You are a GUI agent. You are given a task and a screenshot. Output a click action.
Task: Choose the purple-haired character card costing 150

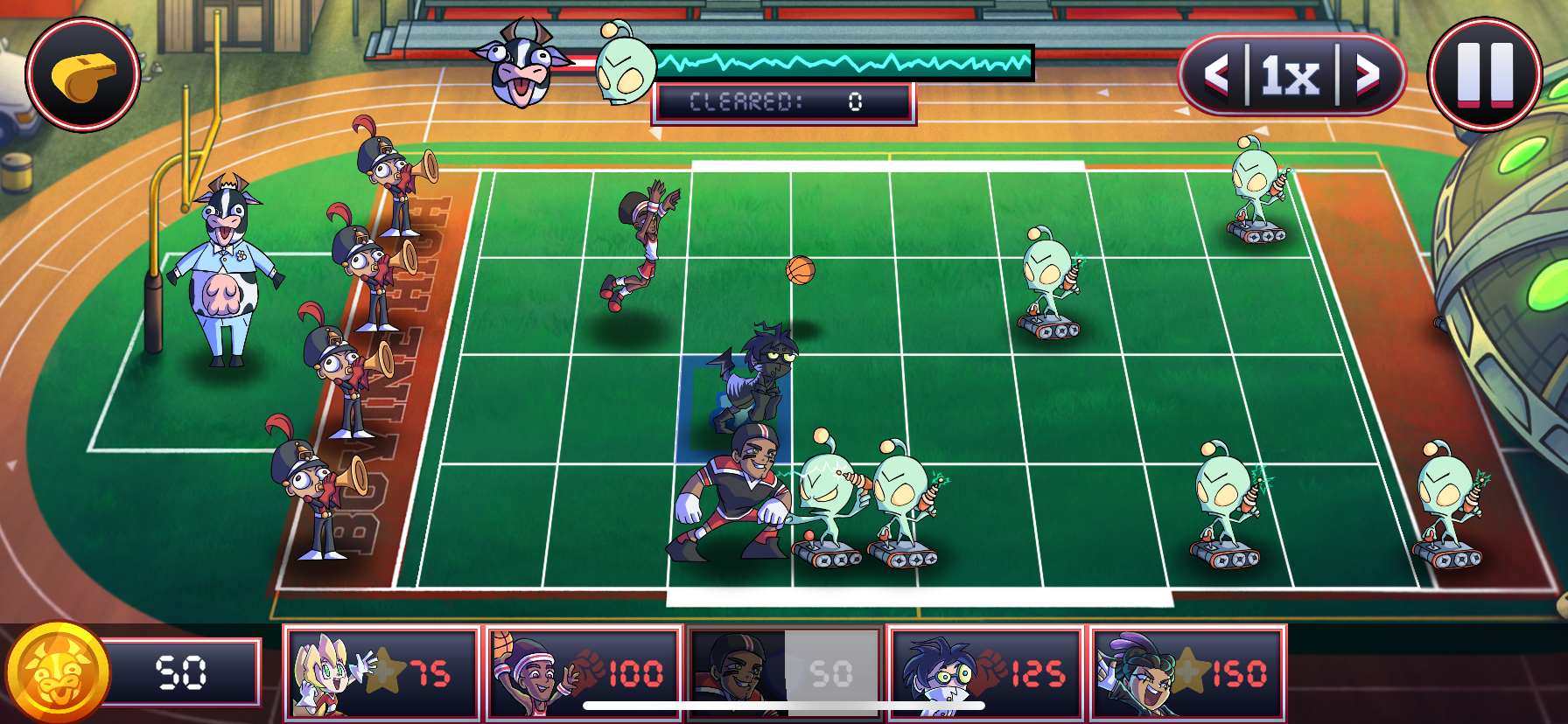coord(1187,672)
